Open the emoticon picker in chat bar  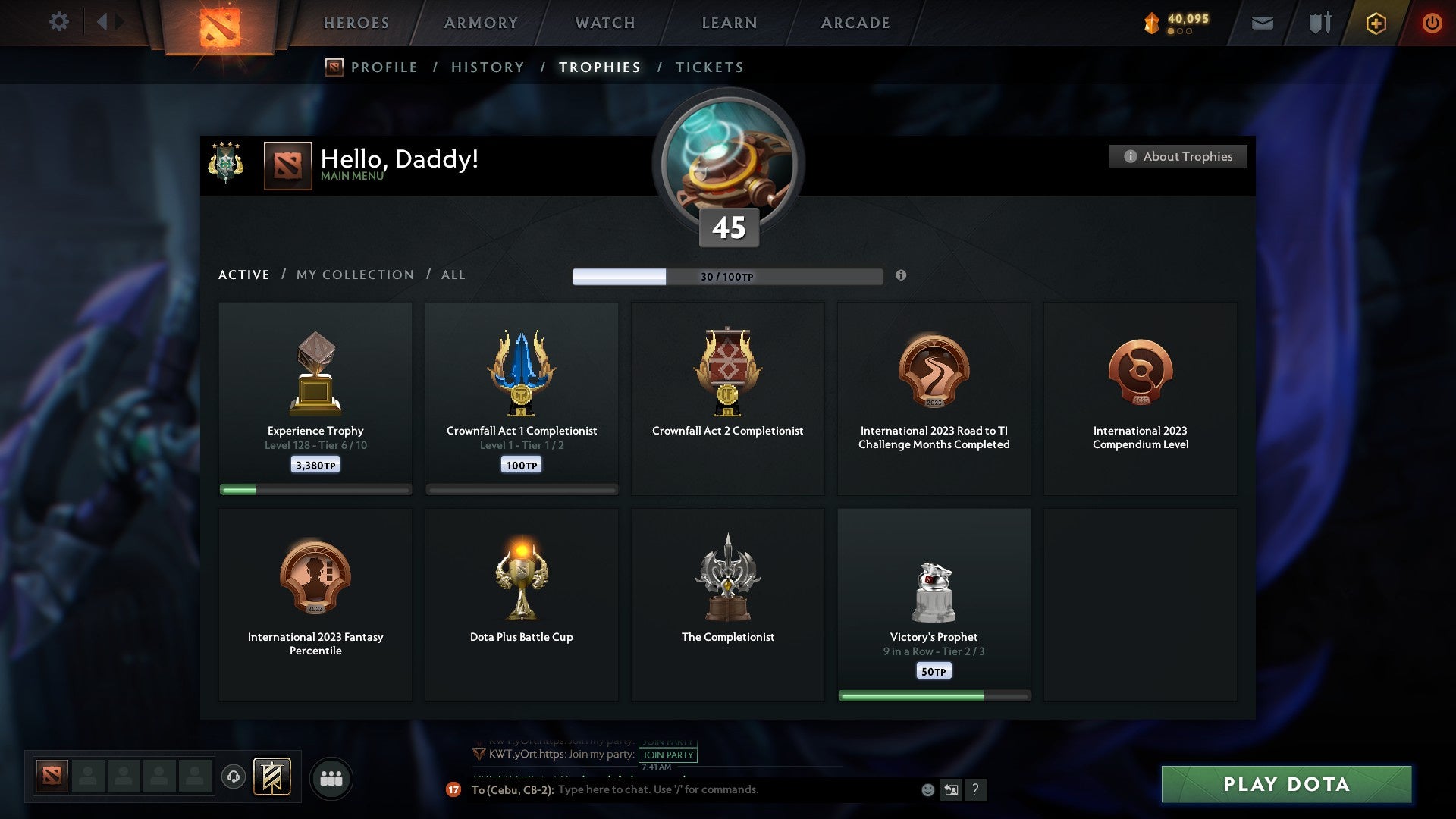(929, 790)
